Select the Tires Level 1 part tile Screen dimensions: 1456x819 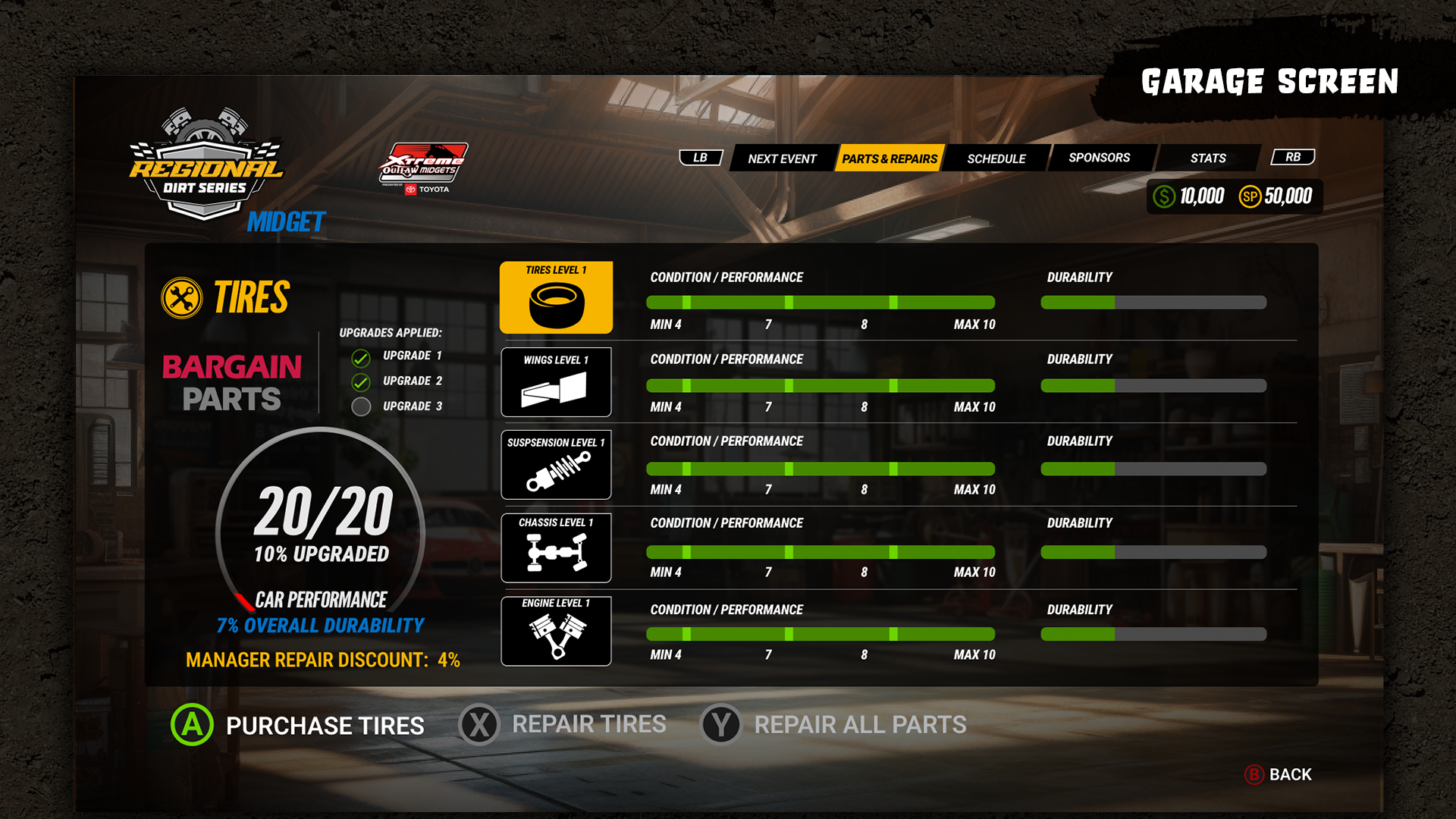point(556,298)
